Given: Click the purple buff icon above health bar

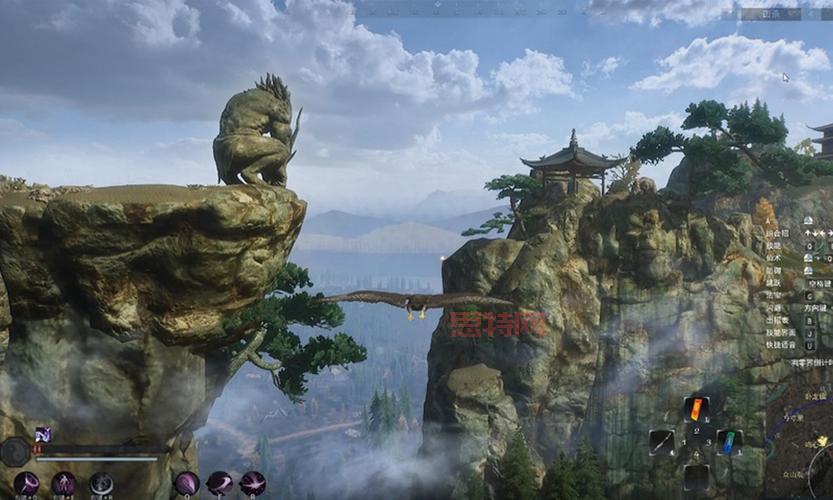Looking at the screenshot, I should tap(43, 434).
